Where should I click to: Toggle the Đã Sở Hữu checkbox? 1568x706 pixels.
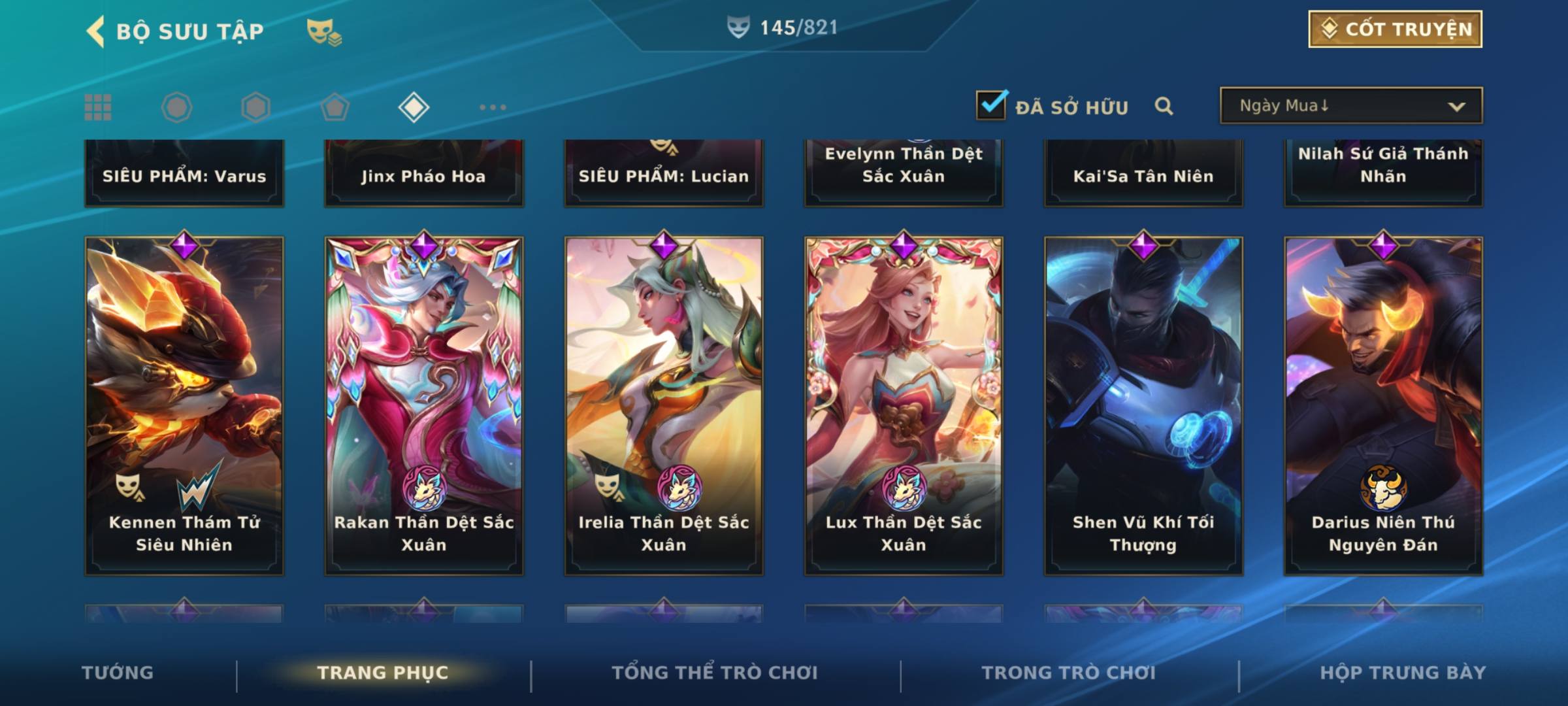(991, 105)
